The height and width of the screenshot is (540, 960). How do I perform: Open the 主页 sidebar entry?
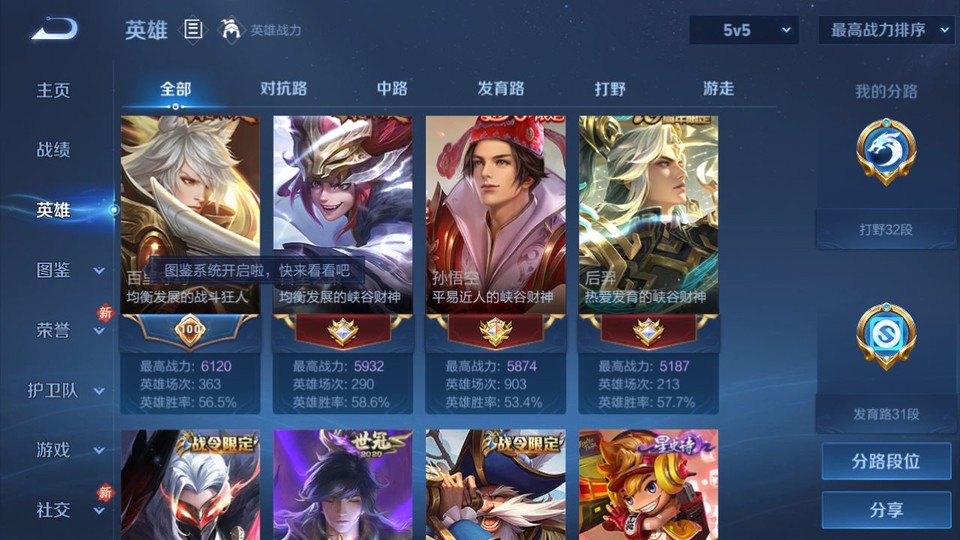click(x=54, y=90)
